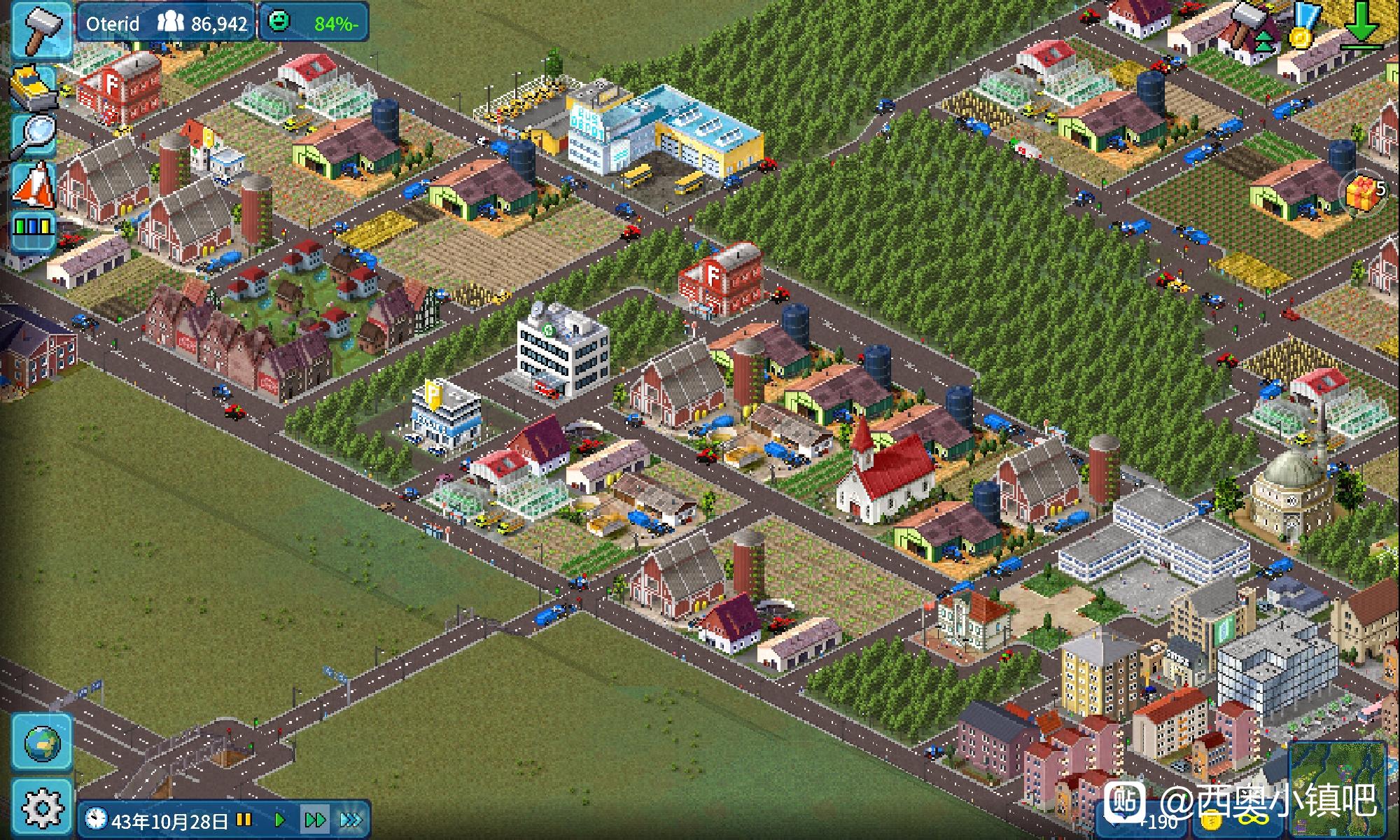Open the magnifying glass query tool
The height and width of the screenshot is (840, 1400).
34,134
